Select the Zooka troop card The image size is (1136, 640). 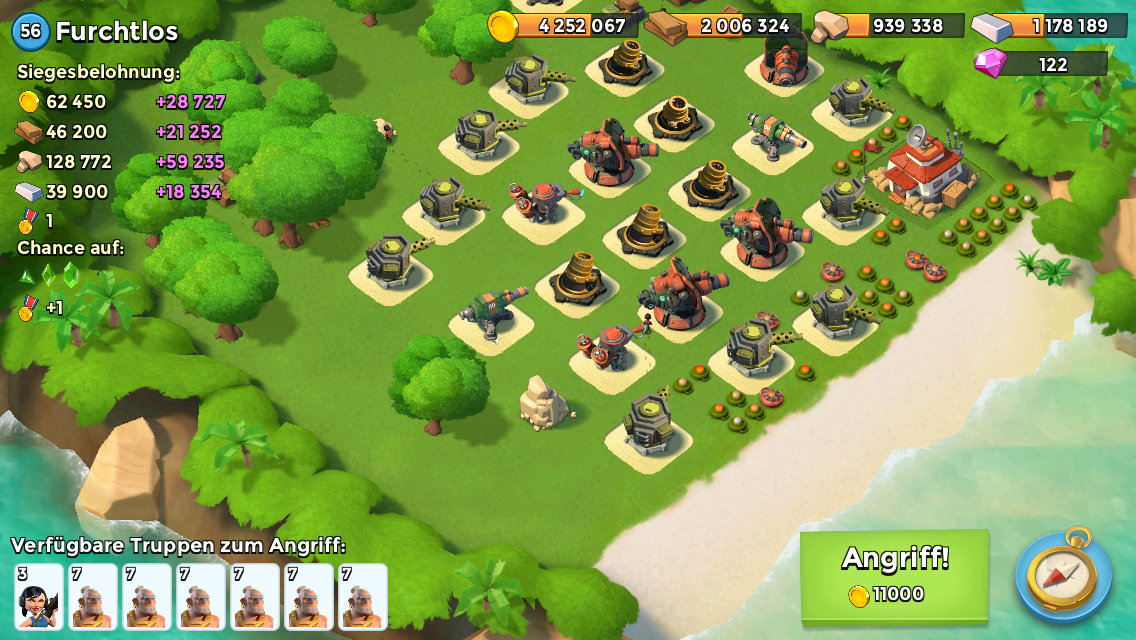[x=39, y=597]
